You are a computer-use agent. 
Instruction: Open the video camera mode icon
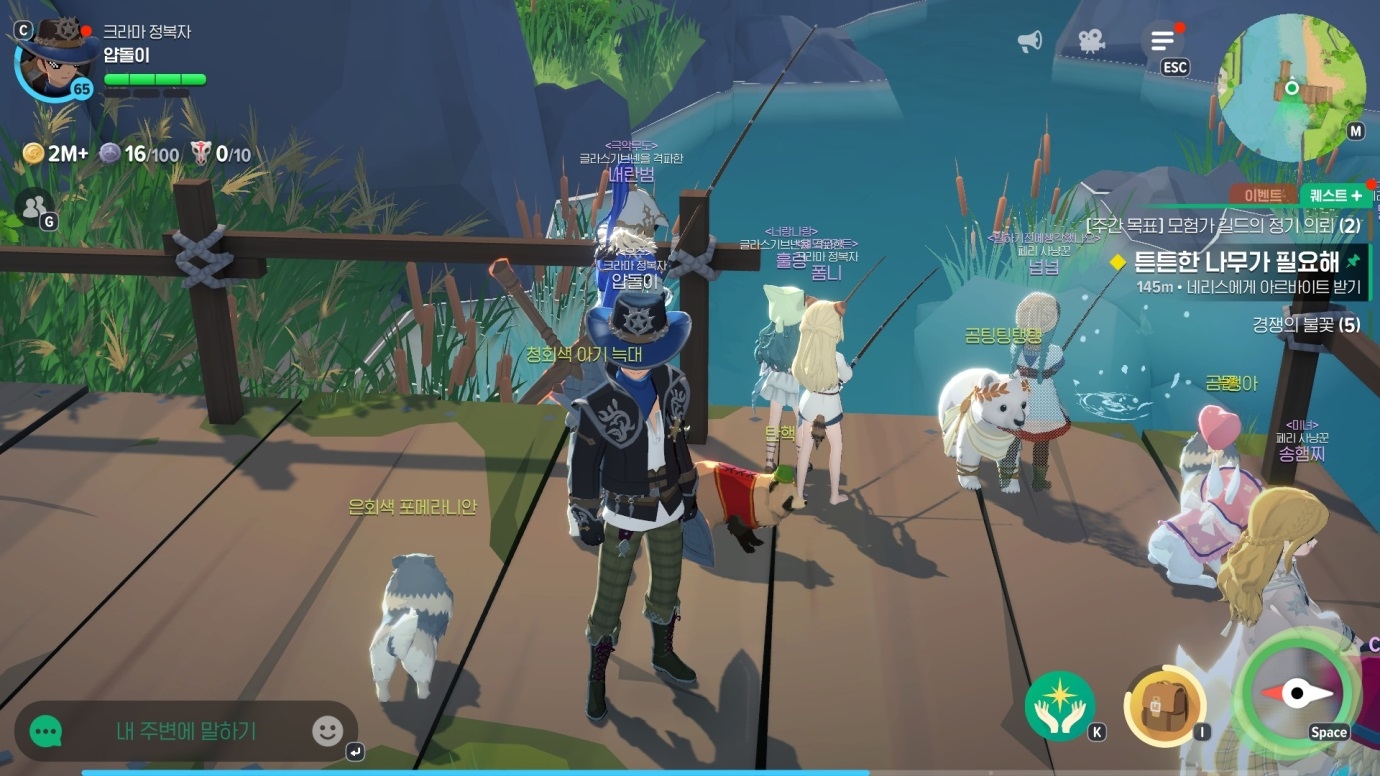tap(1090, 41)
